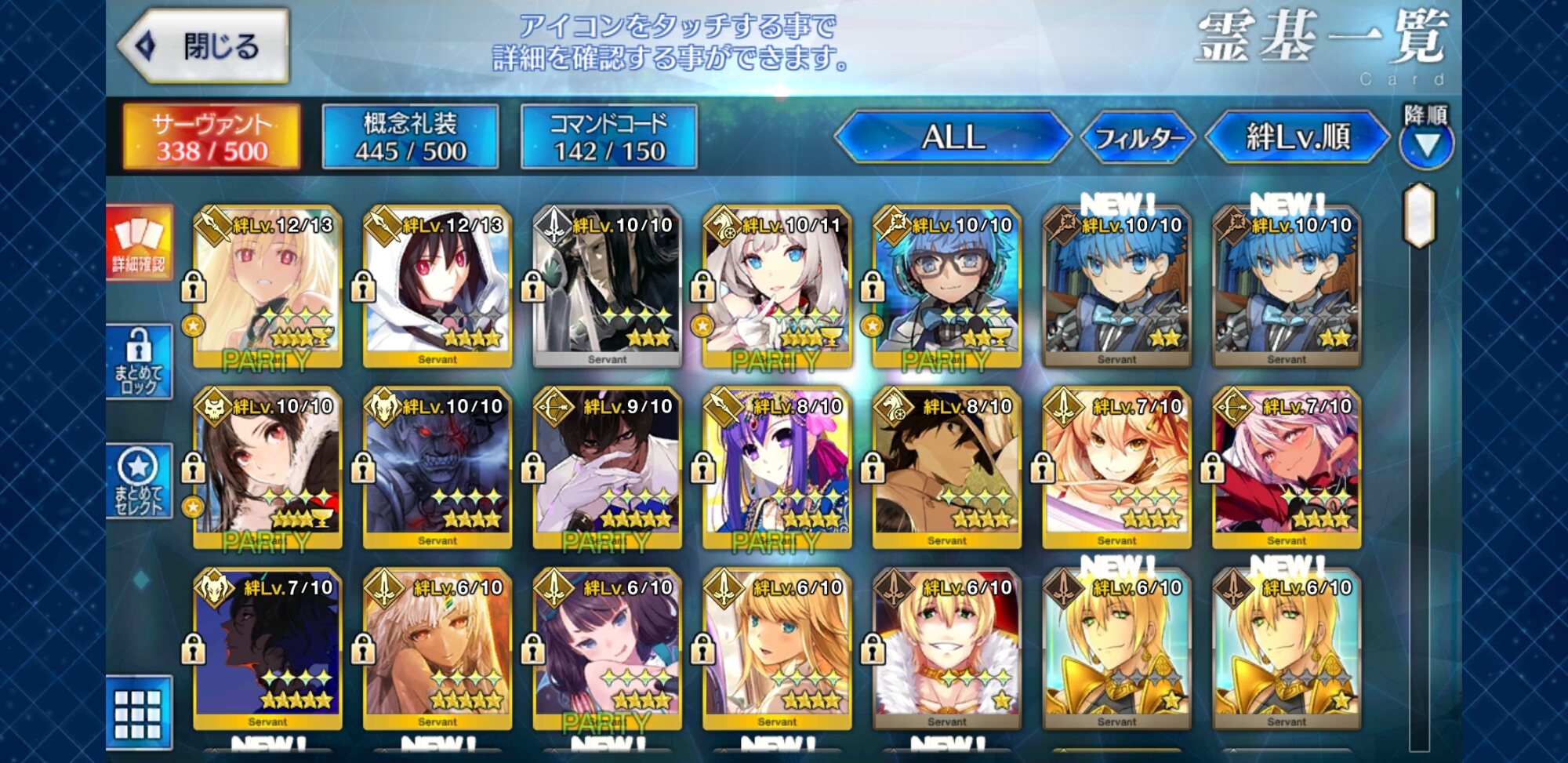
Task: Open the servant card with bond 9/10
Action: (x=608, y=469)
